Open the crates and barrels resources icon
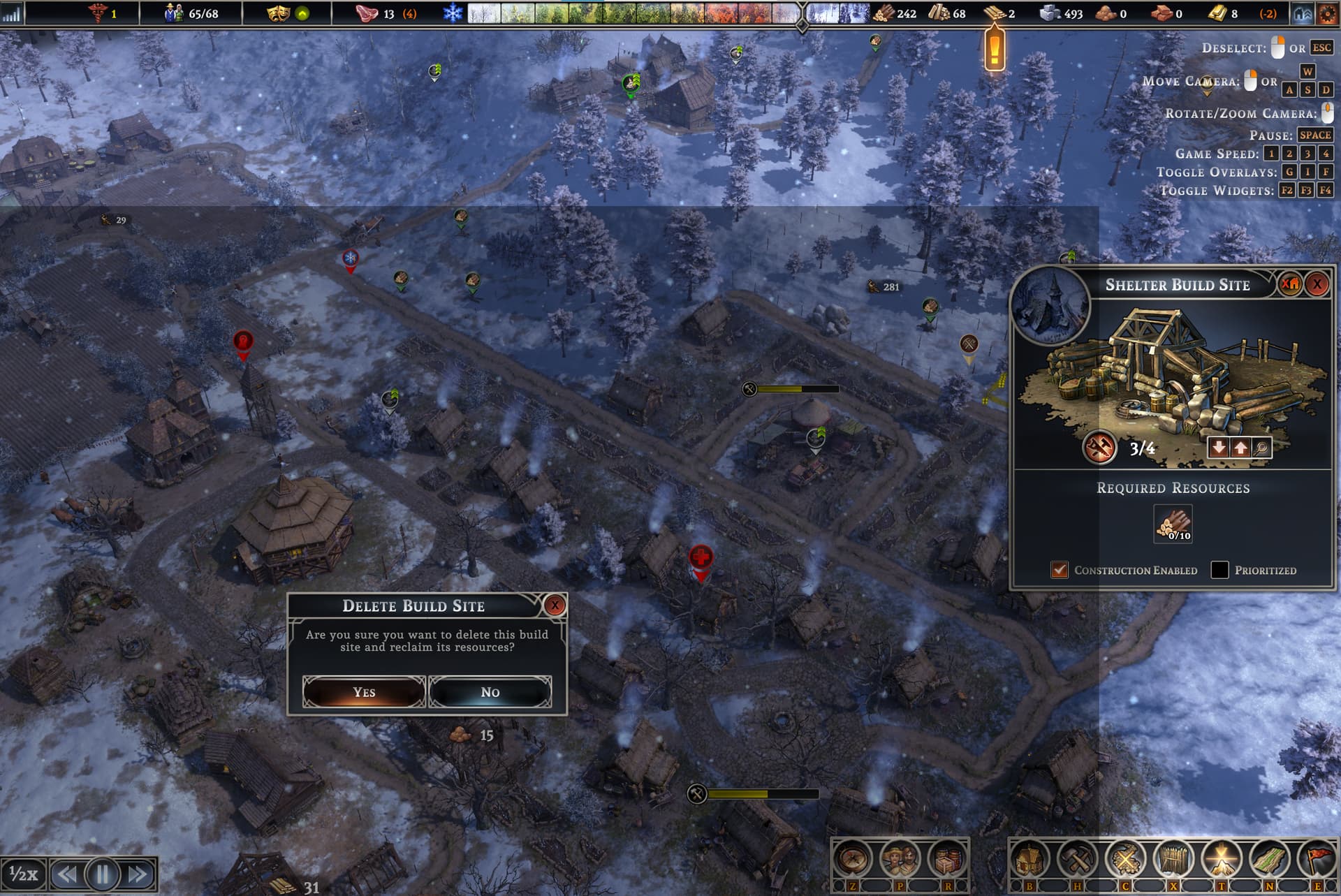The height and width of the screenshot is (896, 1341). 946,860
